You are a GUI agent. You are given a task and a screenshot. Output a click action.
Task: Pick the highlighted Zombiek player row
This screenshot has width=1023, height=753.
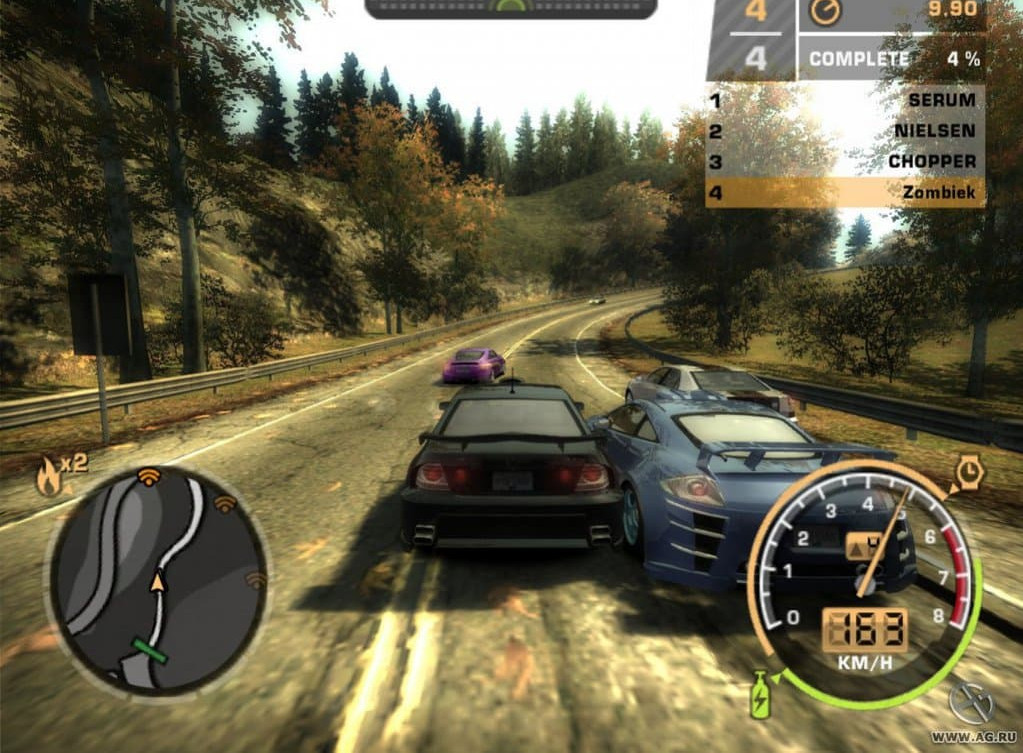[845, 191]
